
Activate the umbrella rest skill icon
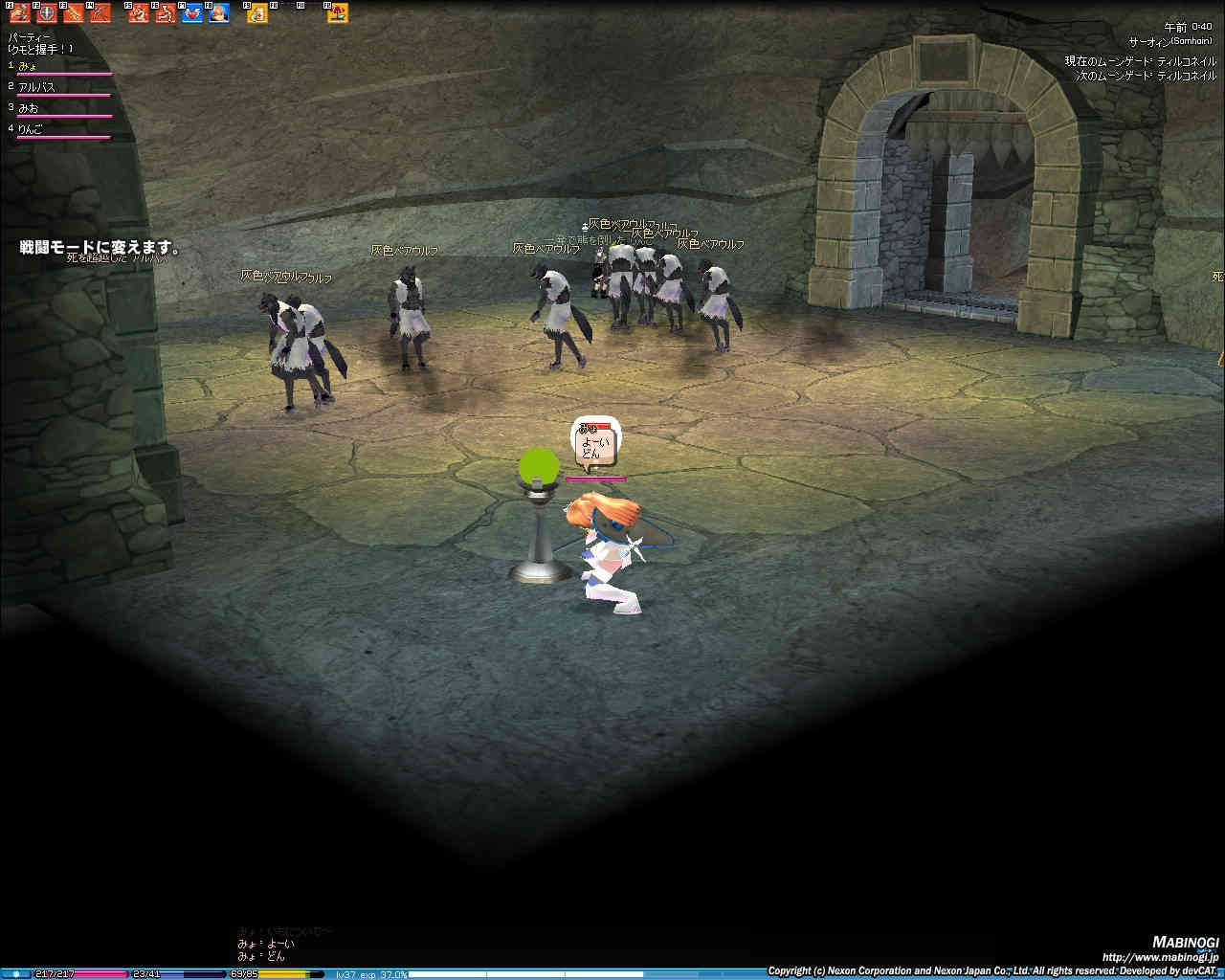point(337,13)
